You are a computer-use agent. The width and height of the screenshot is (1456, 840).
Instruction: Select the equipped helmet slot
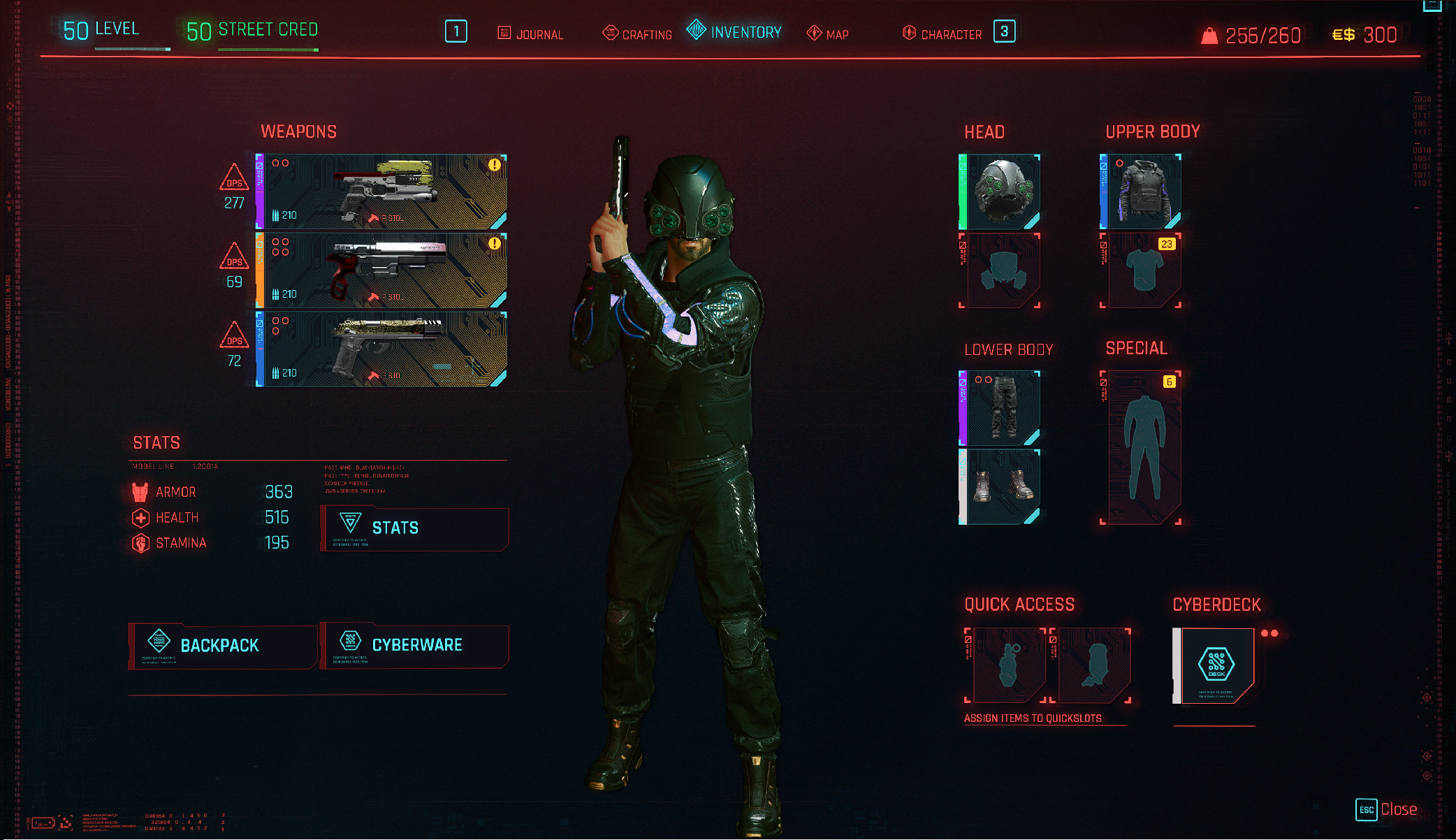tap(1000, 192)
